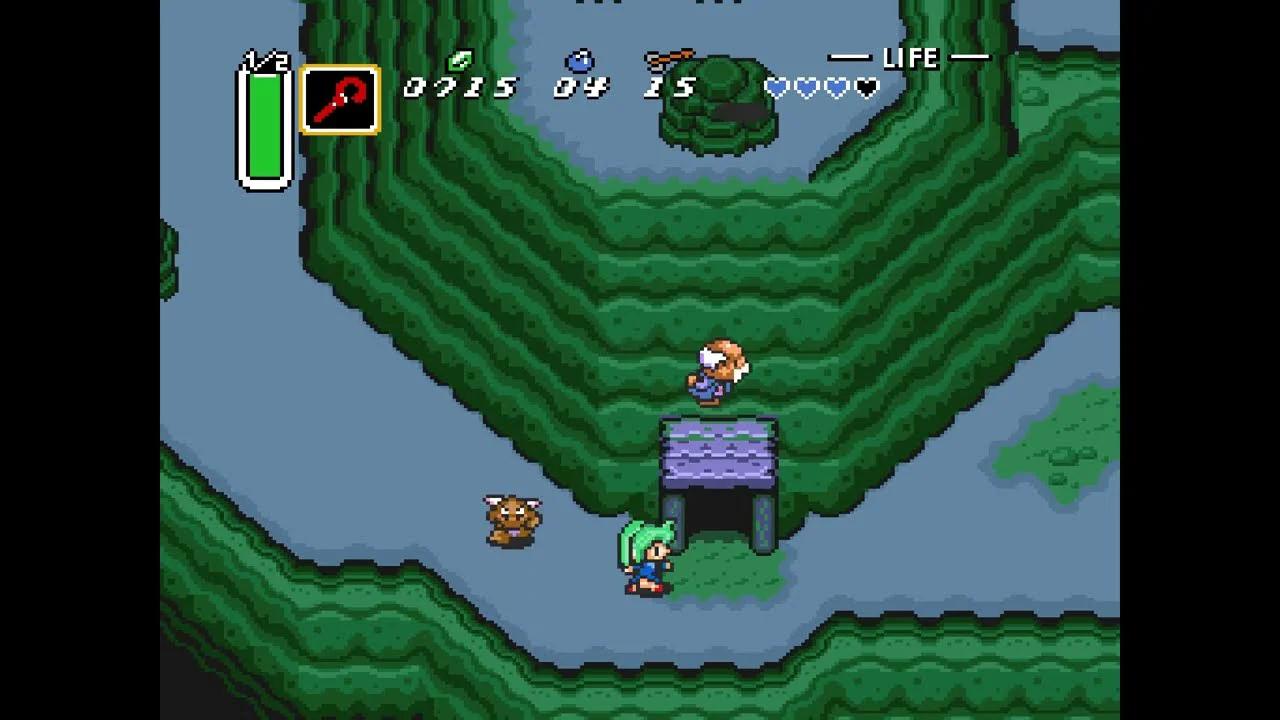Viewport: 1280px width, 720px height.
Task: Click the arrow icon next to the counter 15
Action: point(668,58)
